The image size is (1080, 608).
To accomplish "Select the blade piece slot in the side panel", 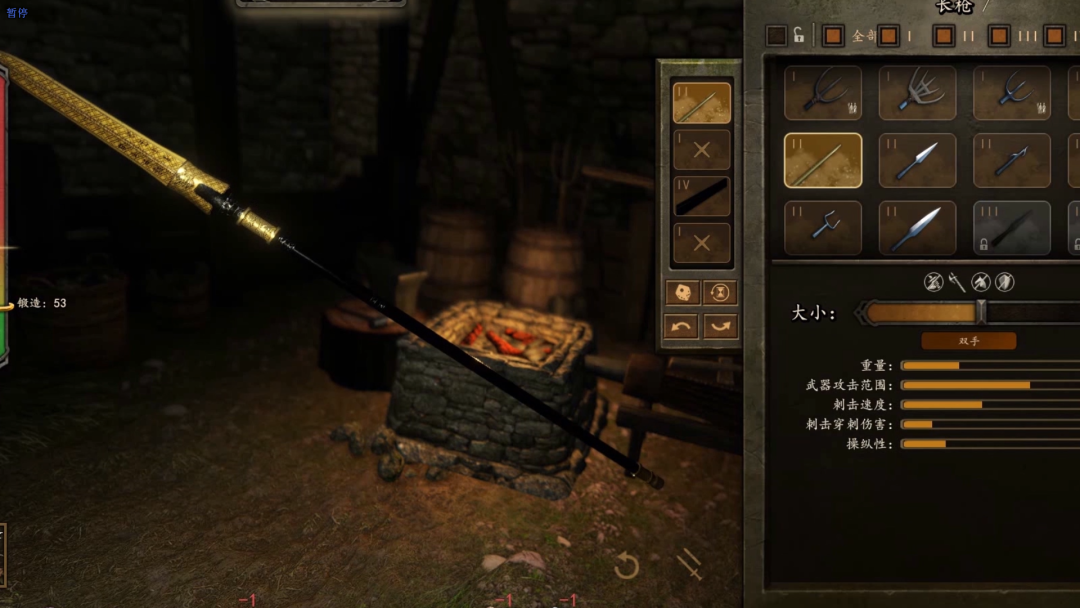I will coord(701,103).
